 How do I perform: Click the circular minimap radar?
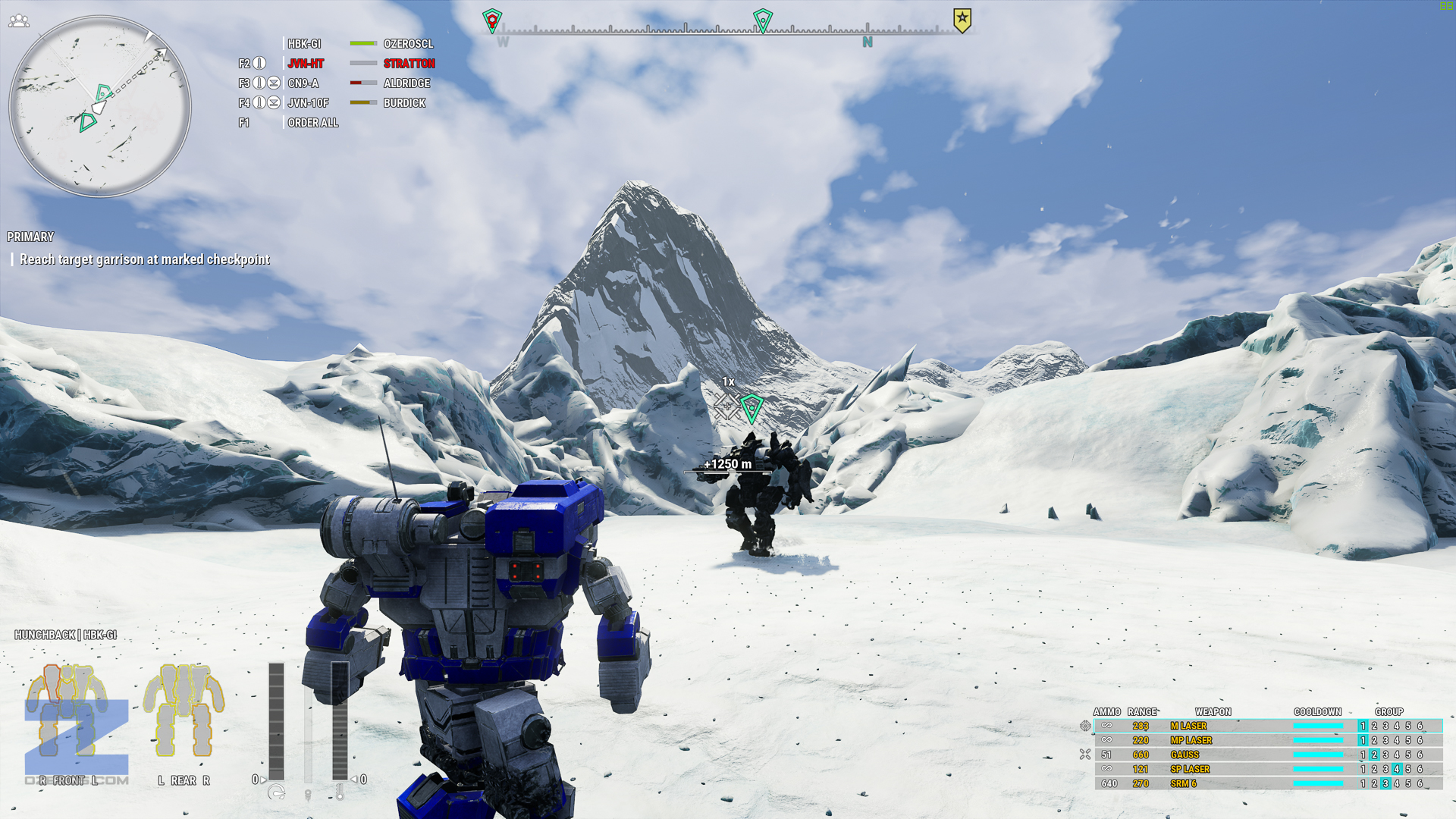tap(99, 106)
